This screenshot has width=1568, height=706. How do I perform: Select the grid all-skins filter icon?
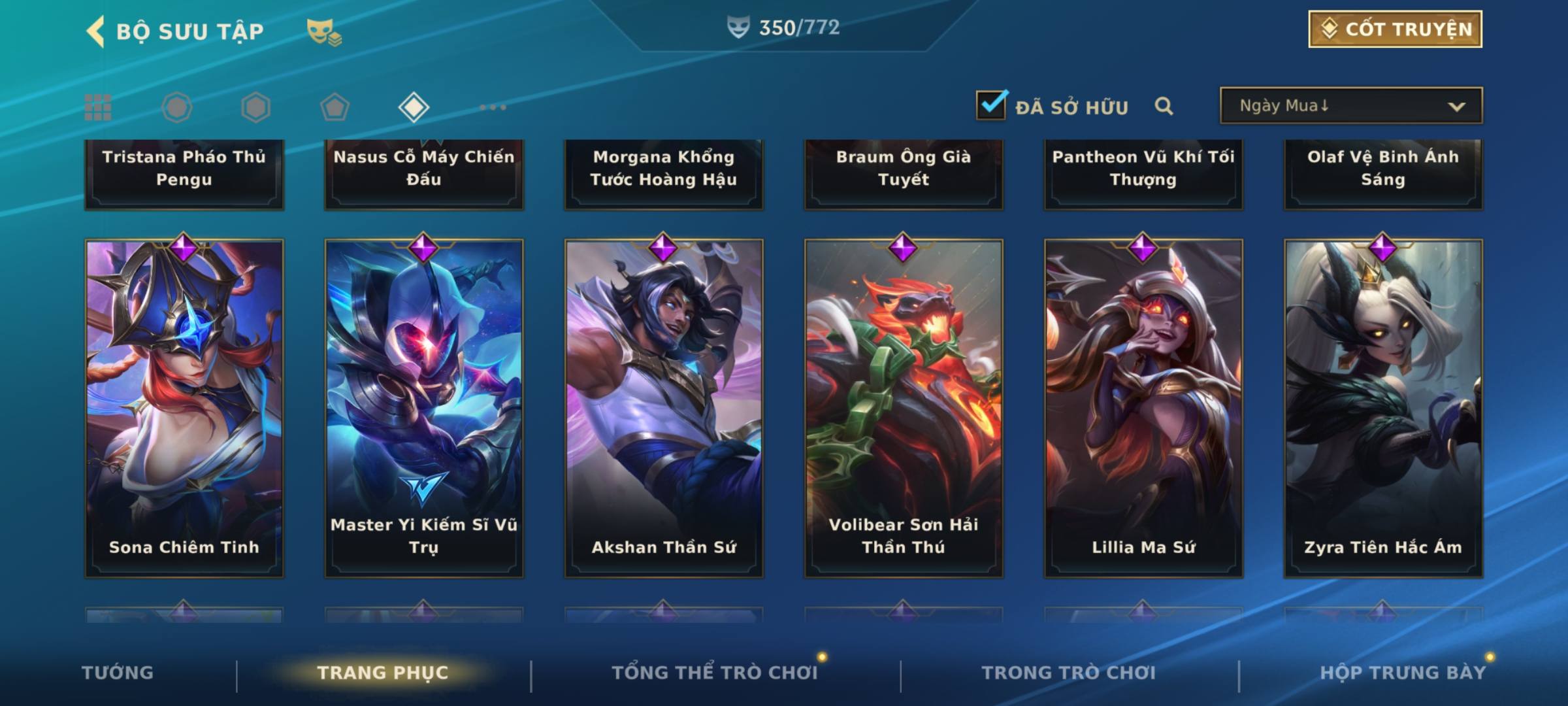point(98,107)
